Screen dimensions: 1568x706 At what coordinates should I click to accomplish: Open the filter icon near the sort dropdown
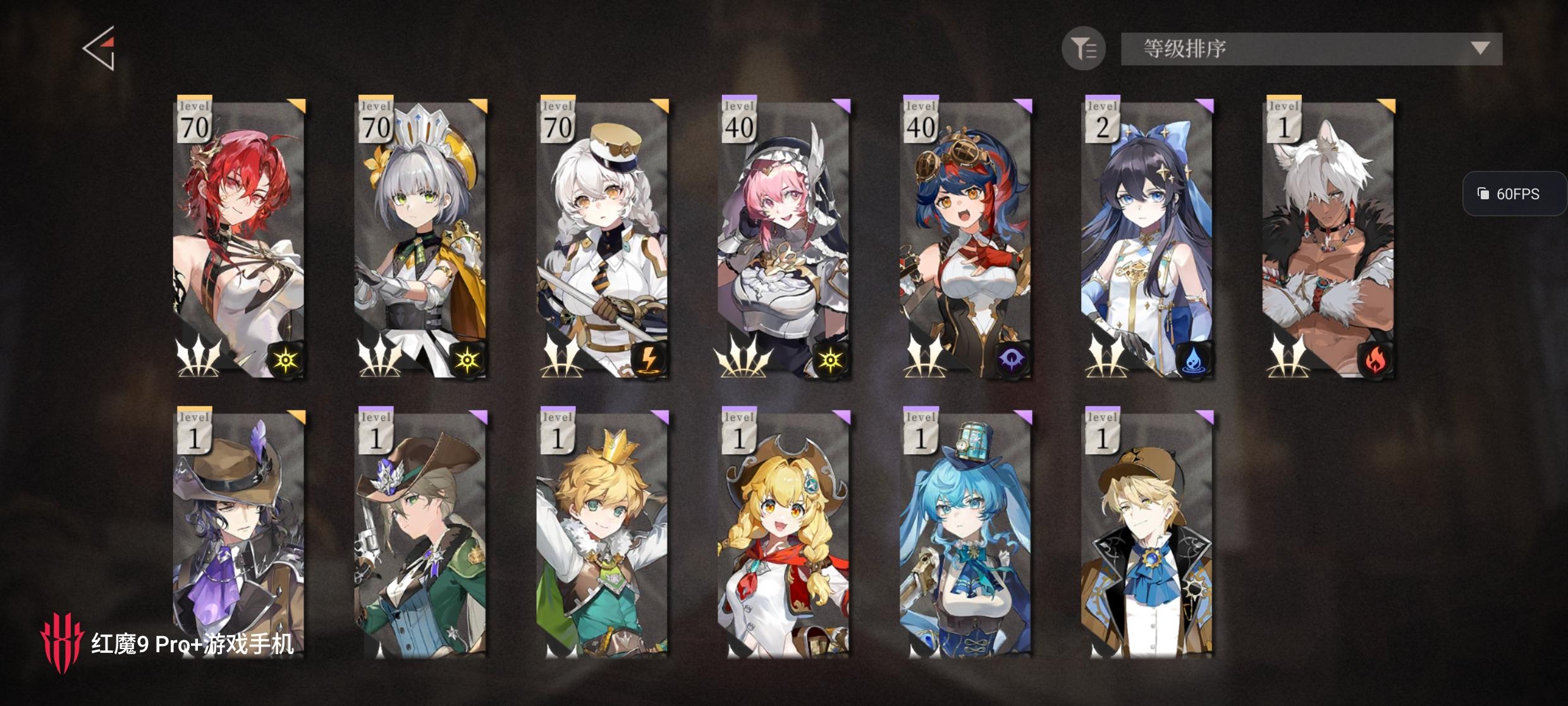click(1082, 49)
